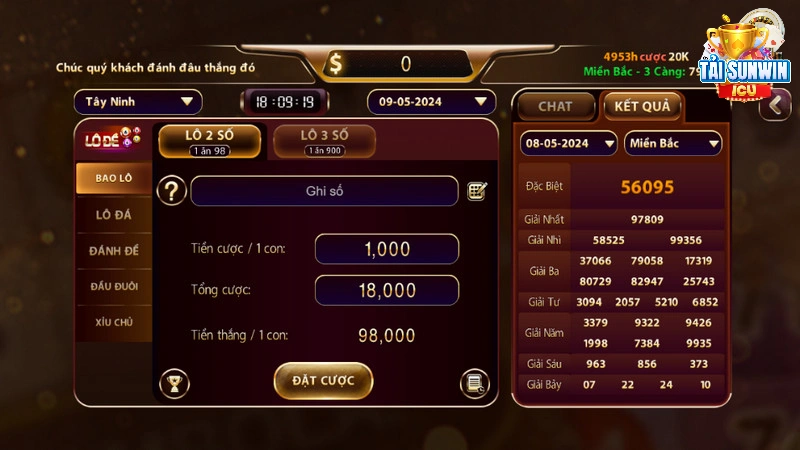
Task: Open the 09-05-2024 date dropdown
Action: pos(431,102)
